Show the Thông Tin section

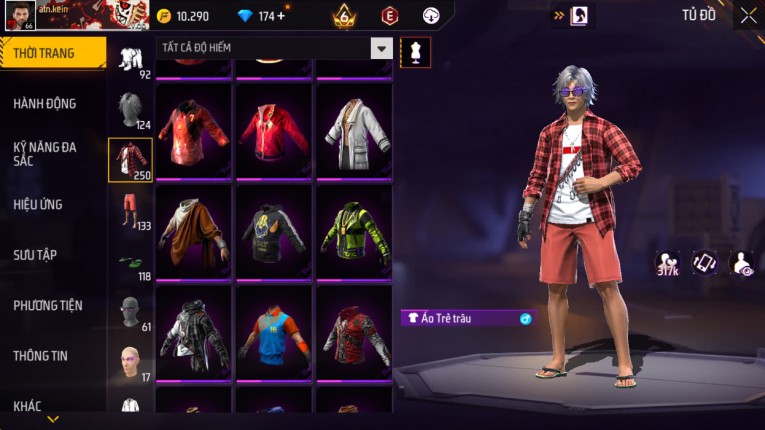tap(40, 355)
